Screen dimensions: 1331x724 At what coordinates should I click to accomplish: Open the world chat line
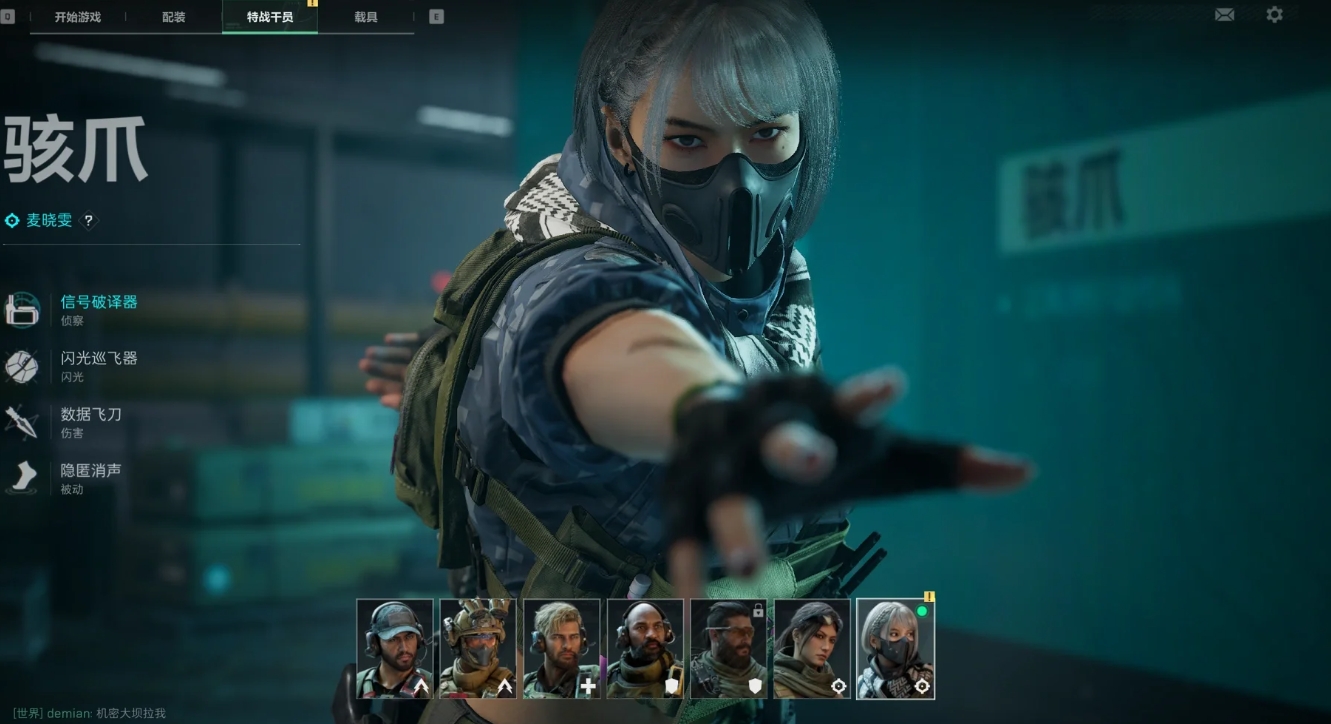90,714
